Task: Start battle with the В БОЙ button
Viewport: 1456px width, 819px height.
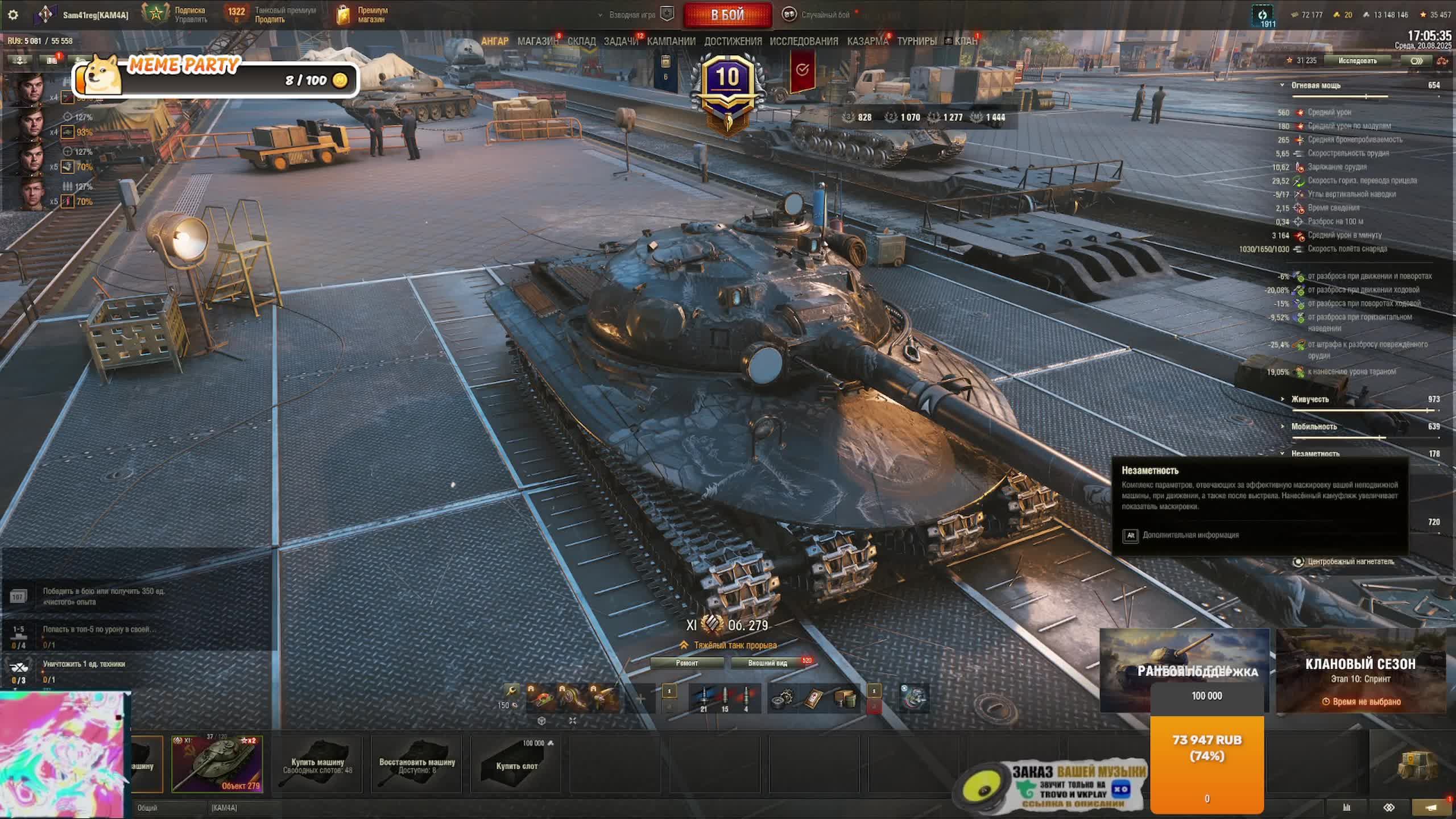Action: [x=727, y=15]
